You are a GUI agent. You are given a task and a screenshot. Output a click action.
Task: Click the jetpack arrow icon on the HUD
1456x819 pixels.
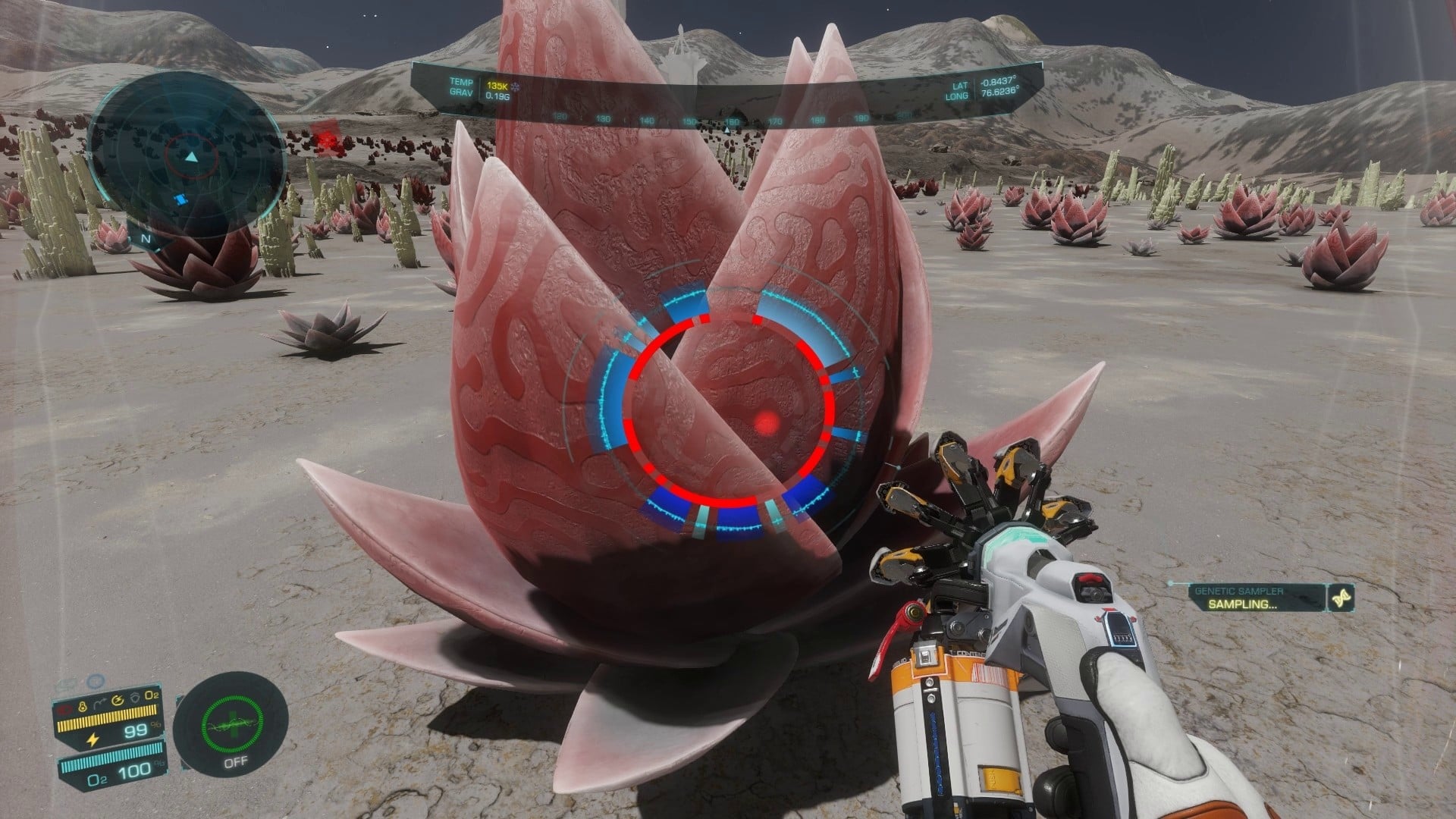pyautogui.click(x=99, y=702)
